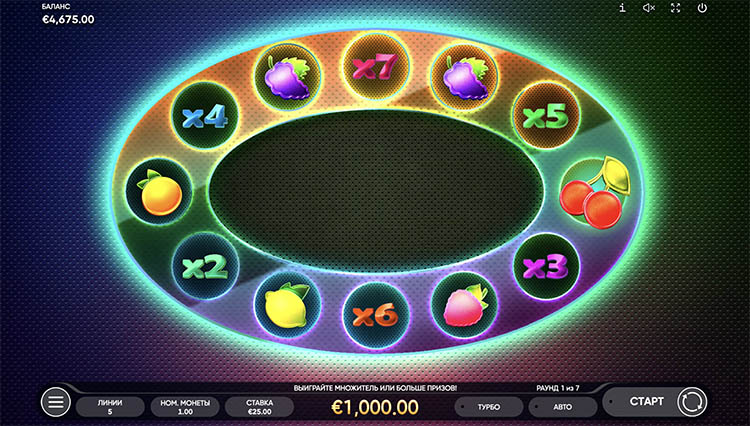This screenshot has height=426, width=750.
Task: Exit the game via power icon
Action: tap(702, 8)
